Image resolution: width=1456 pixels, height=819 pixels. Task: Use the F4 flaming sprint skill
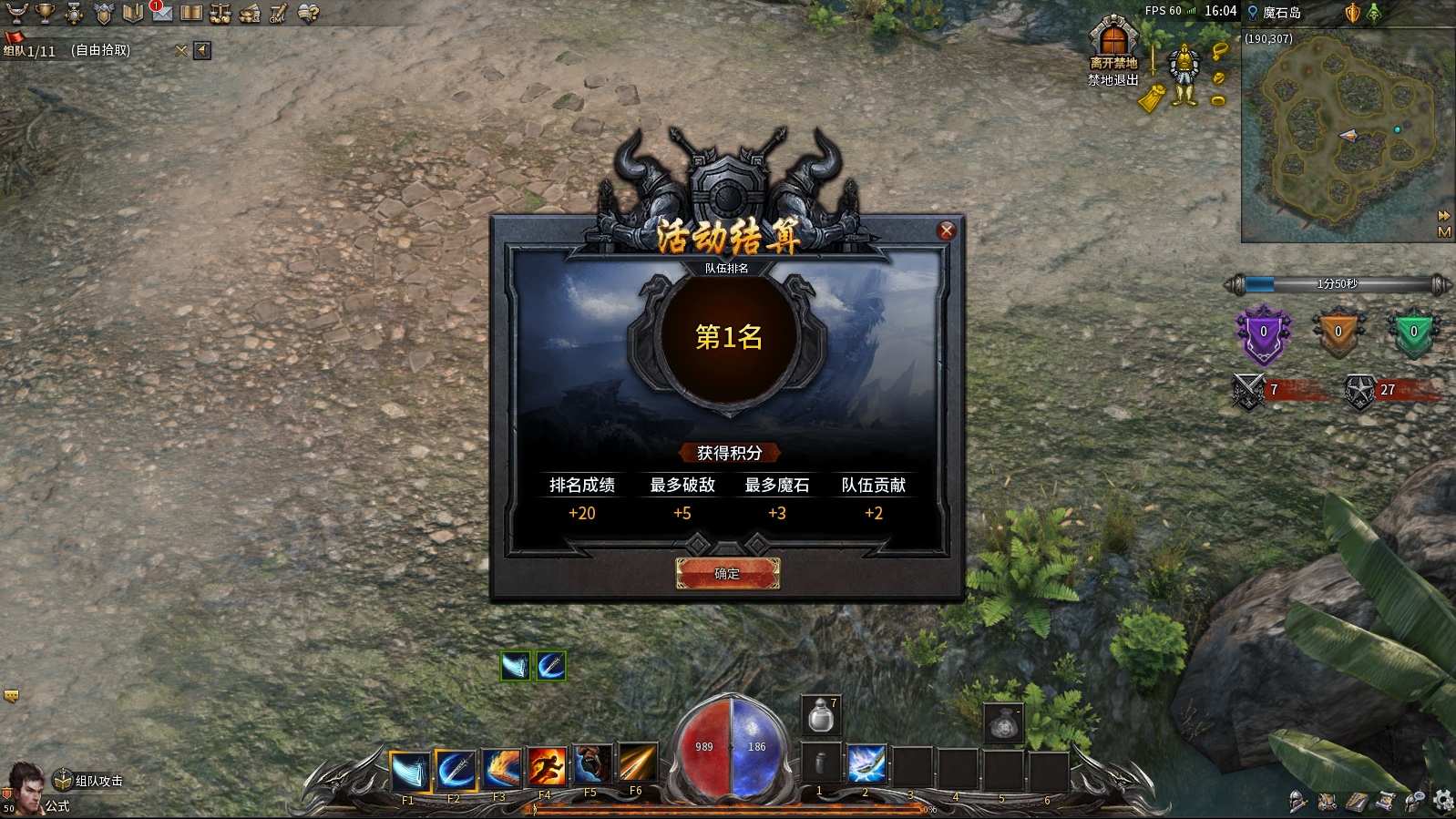(x=547, y=767)
